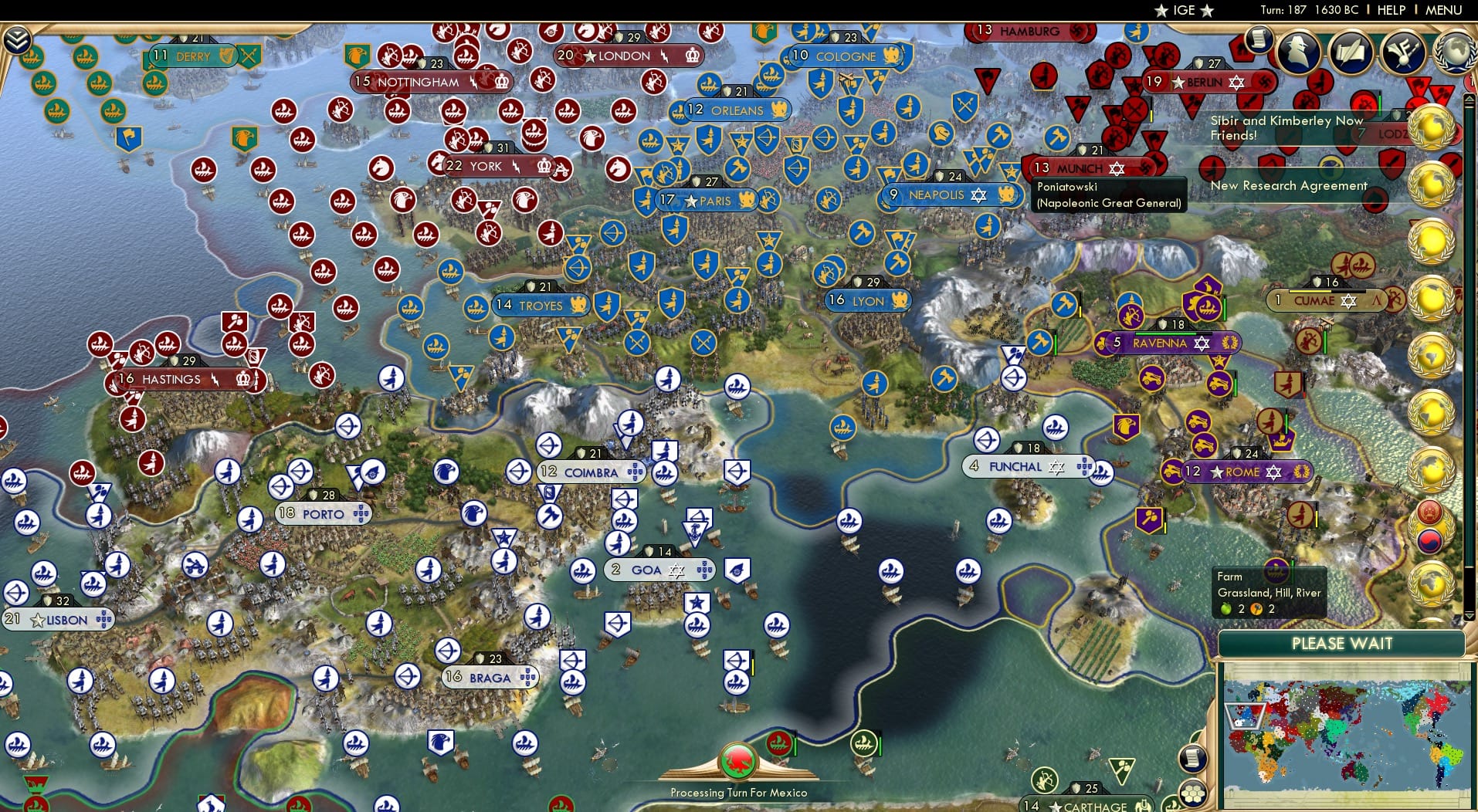The width and height of the screenshot is (1478, 812).
Task: Click the New Research Agreement notification
Action: (x=1288, y=186)
